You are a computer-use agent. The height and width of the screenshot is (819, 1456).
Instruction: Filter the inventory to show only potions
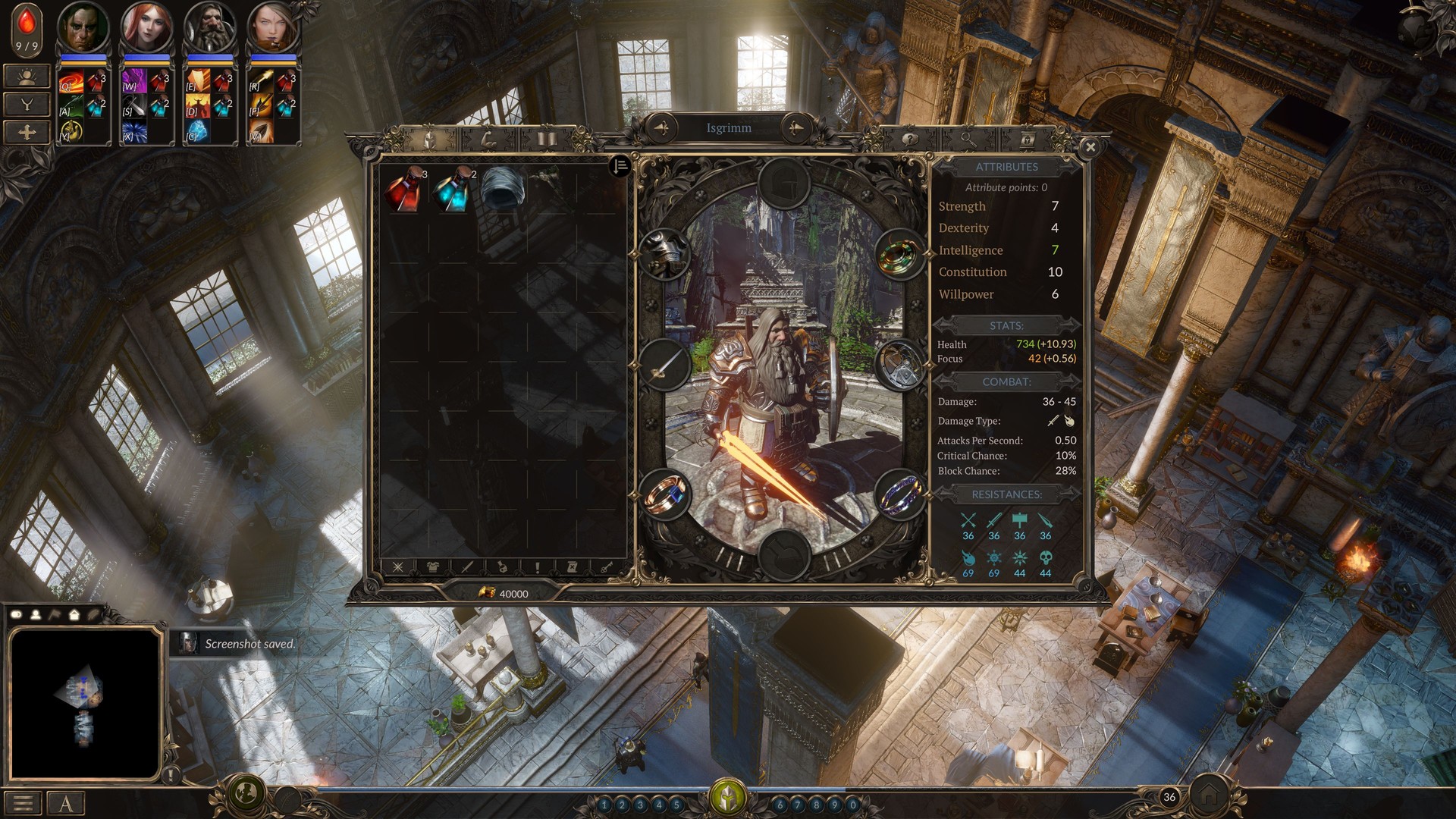click(x=503, y=567)
